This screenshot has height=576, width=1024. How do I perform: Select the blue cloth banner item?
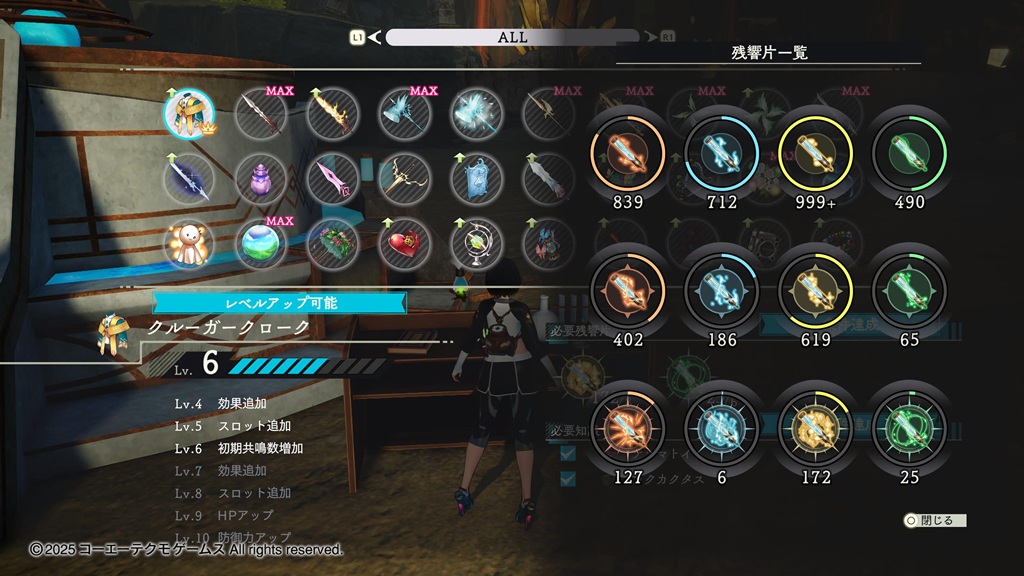(x=476, y=180)
